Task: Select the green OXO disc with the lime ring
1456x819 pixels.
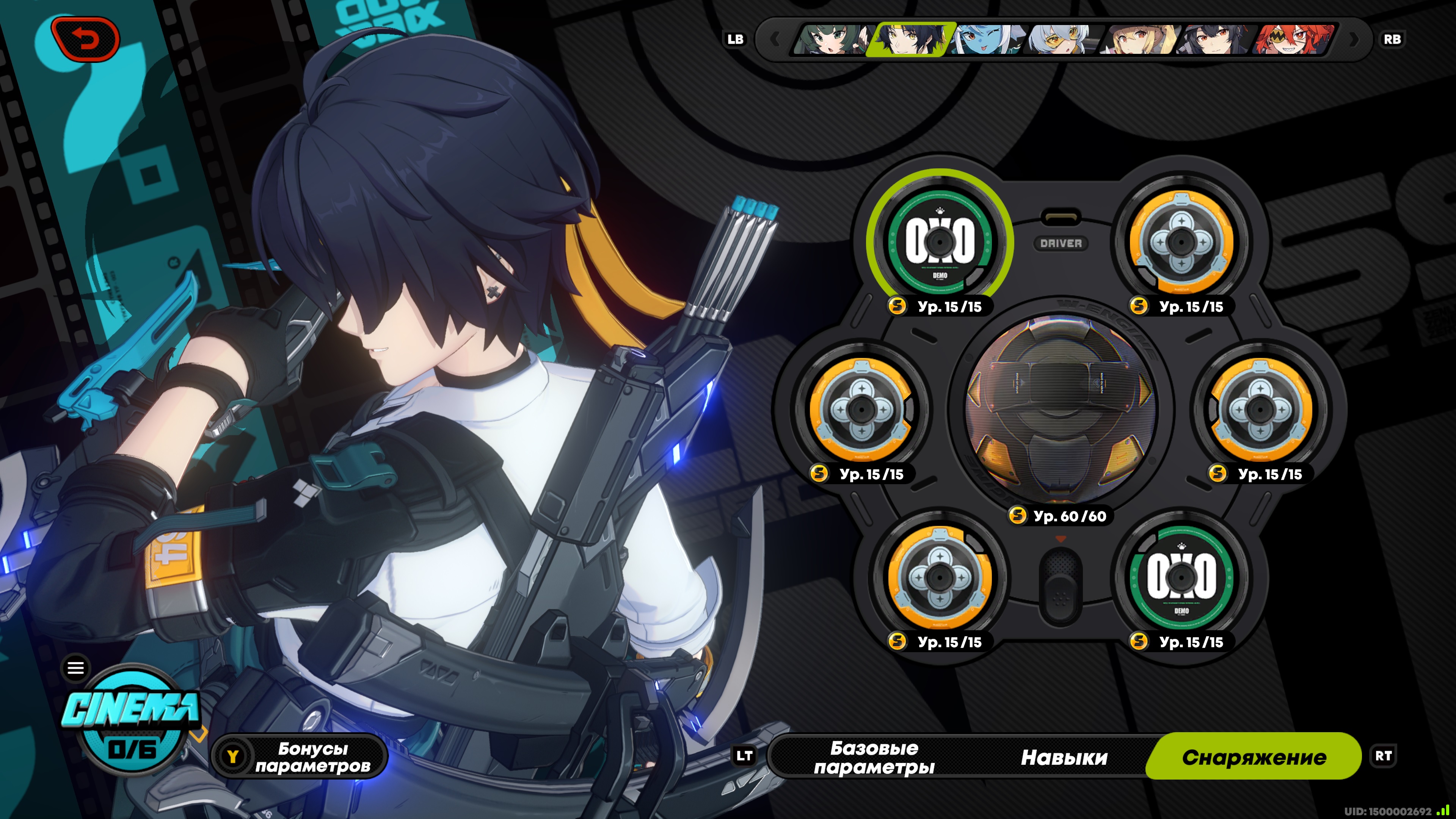Action: coord(940,242)
